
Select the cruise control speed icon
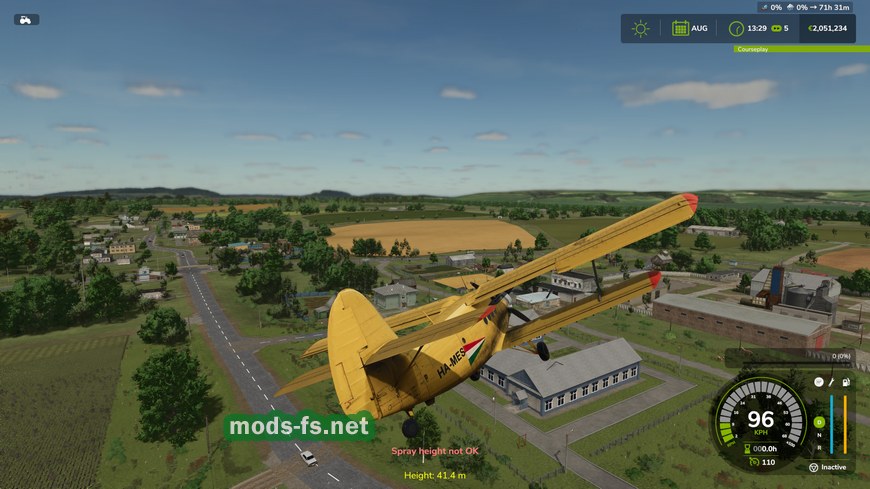click(x=751, y=462)
